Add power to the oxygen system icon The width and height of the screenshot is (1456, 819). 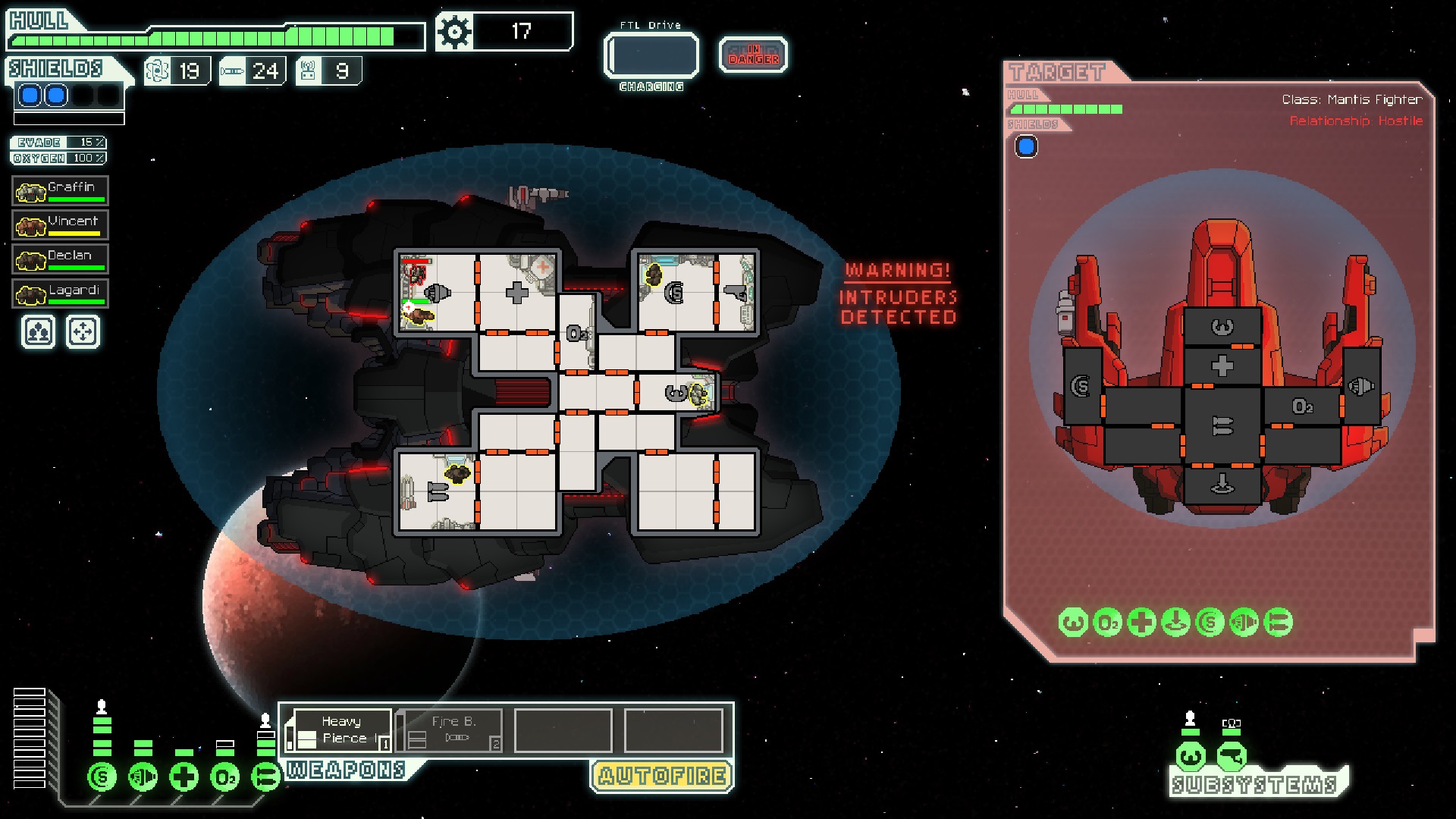pos(225,777)
